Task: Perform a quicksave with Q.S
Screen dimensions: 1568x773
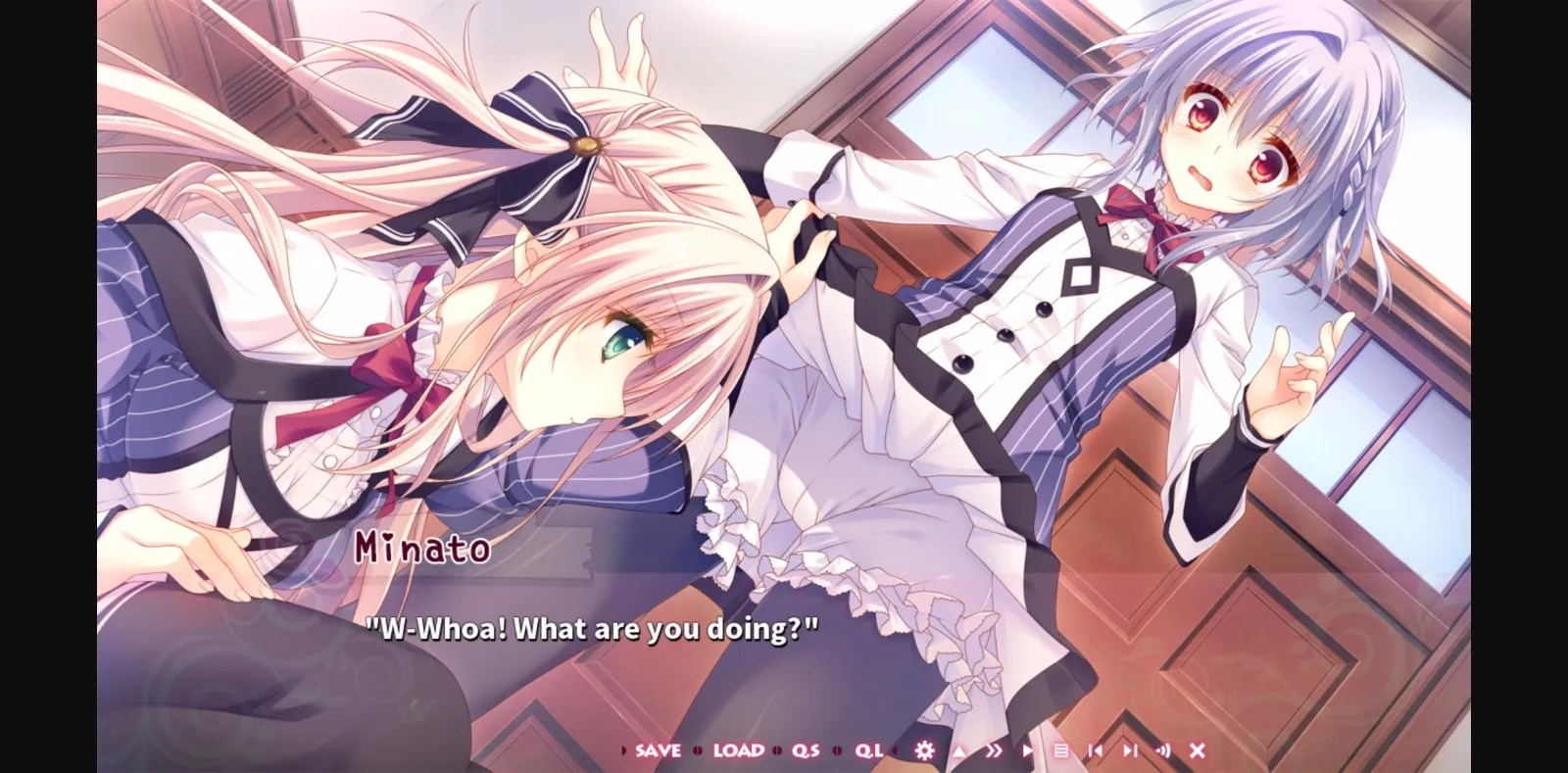Action: 804,750
